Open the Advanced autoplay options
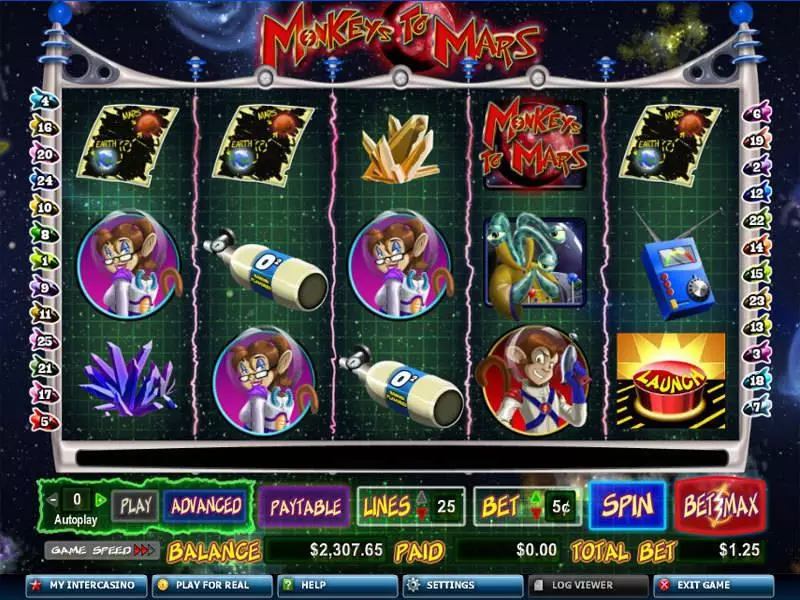Screen dimensions: 800x600 pos(206,506)
